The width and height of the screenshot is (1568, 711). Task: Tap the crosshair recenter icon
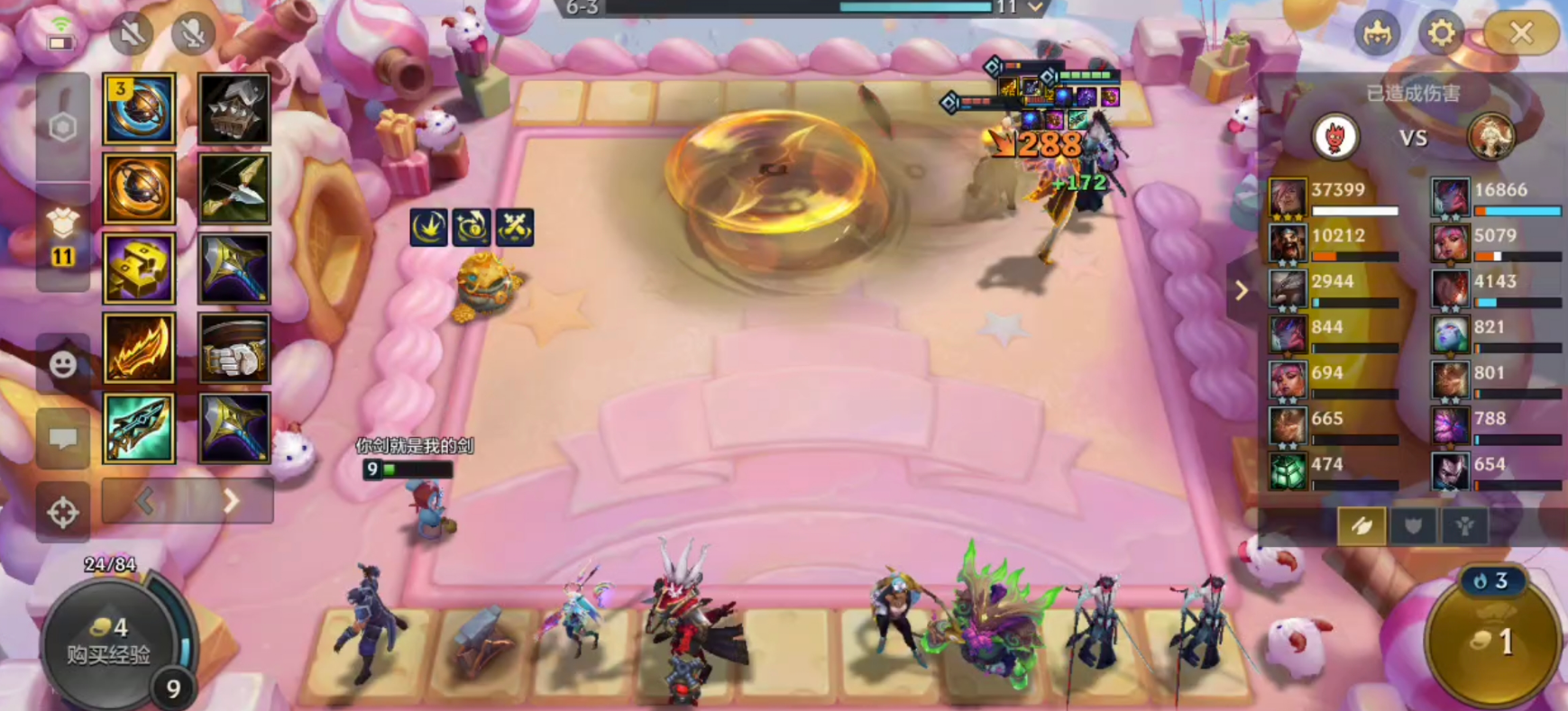(62, 513)
